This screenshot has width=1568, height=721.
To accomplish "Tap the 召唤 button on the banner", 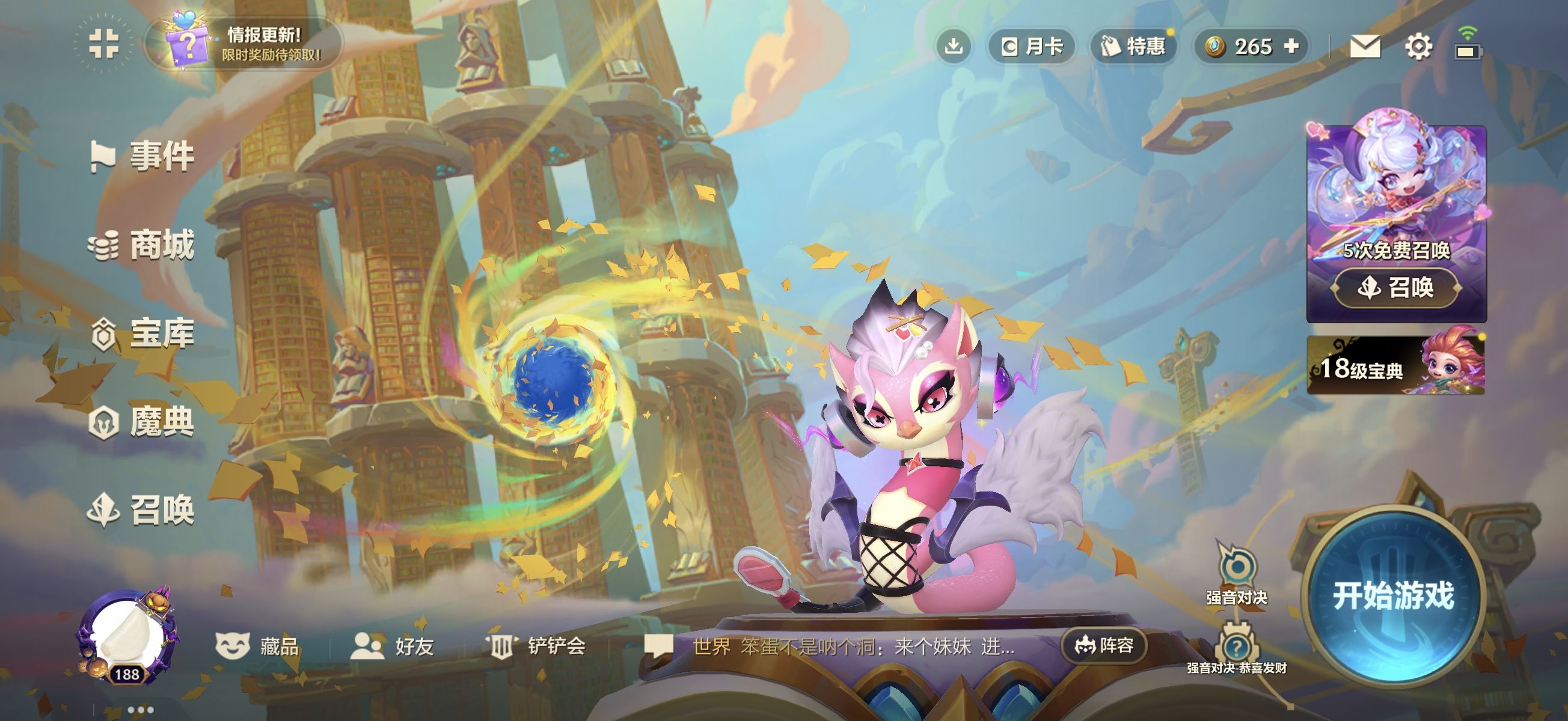I will click(x=1396, y=287).
